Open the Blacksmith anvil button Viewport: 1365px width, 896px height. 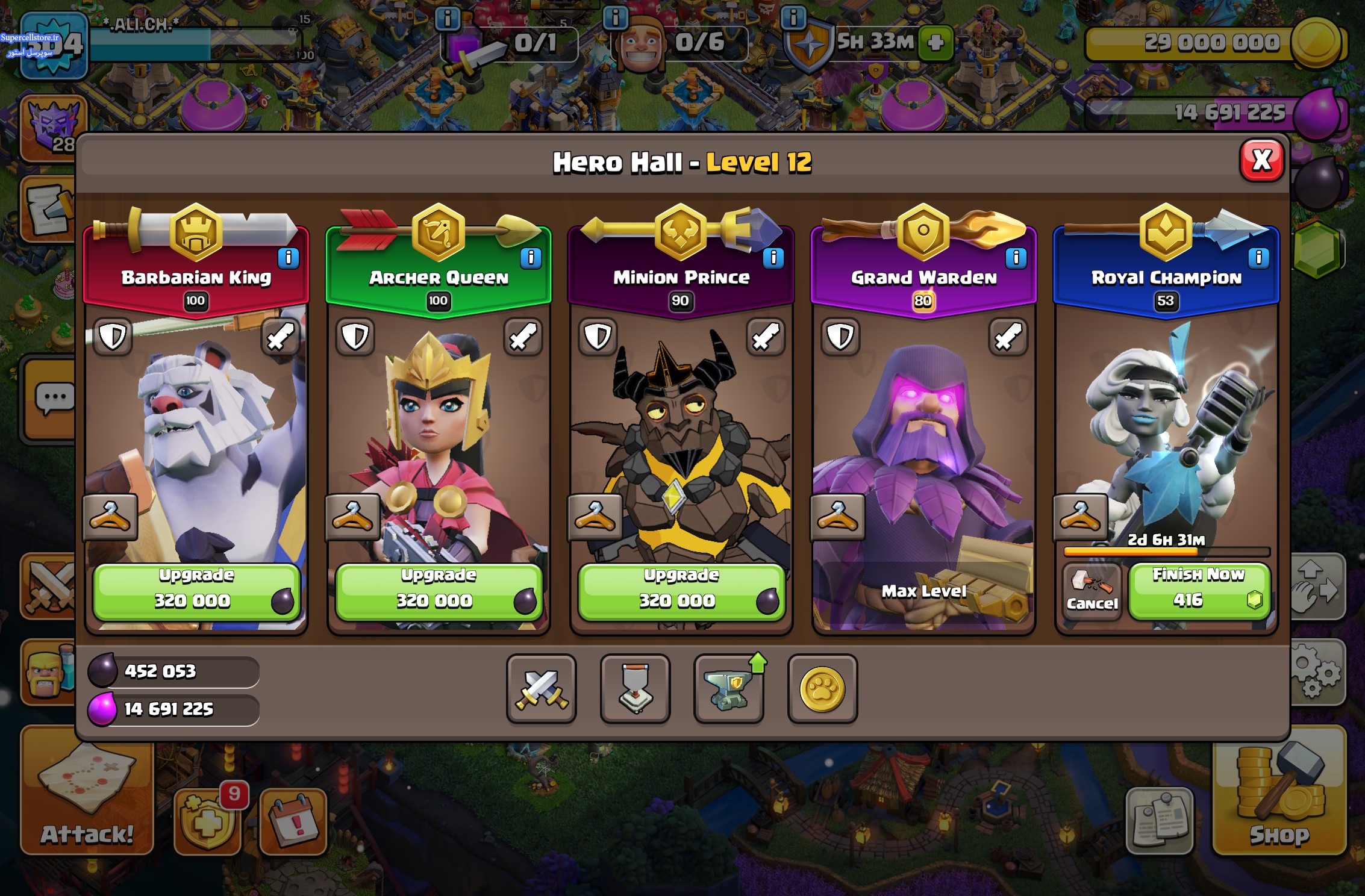click(x=729, y=688)
